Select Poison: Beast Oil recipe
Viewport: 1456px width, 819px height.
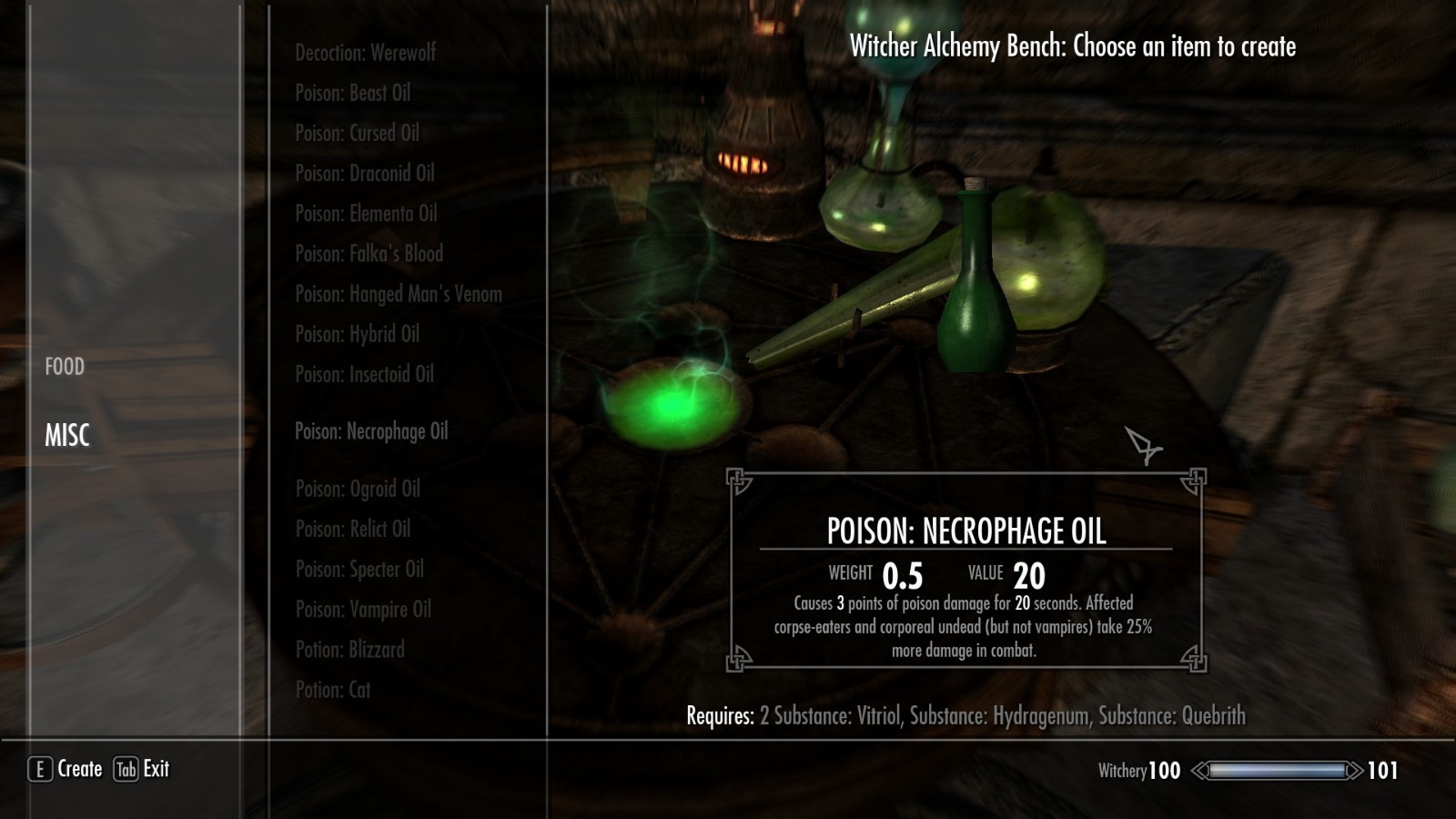[352, 93]
